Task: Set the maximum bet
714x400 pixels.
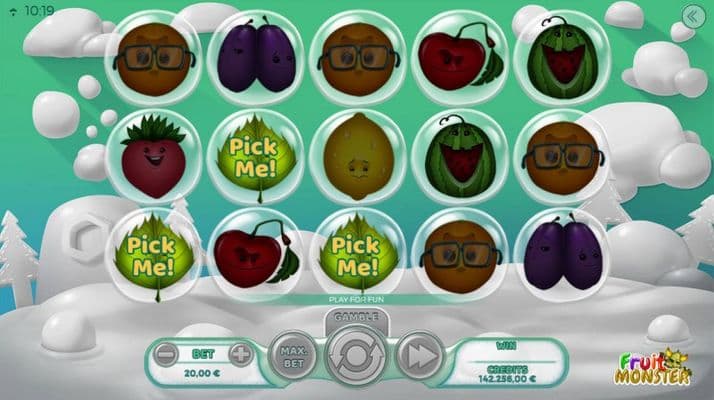Action: (x=291, y=355)
